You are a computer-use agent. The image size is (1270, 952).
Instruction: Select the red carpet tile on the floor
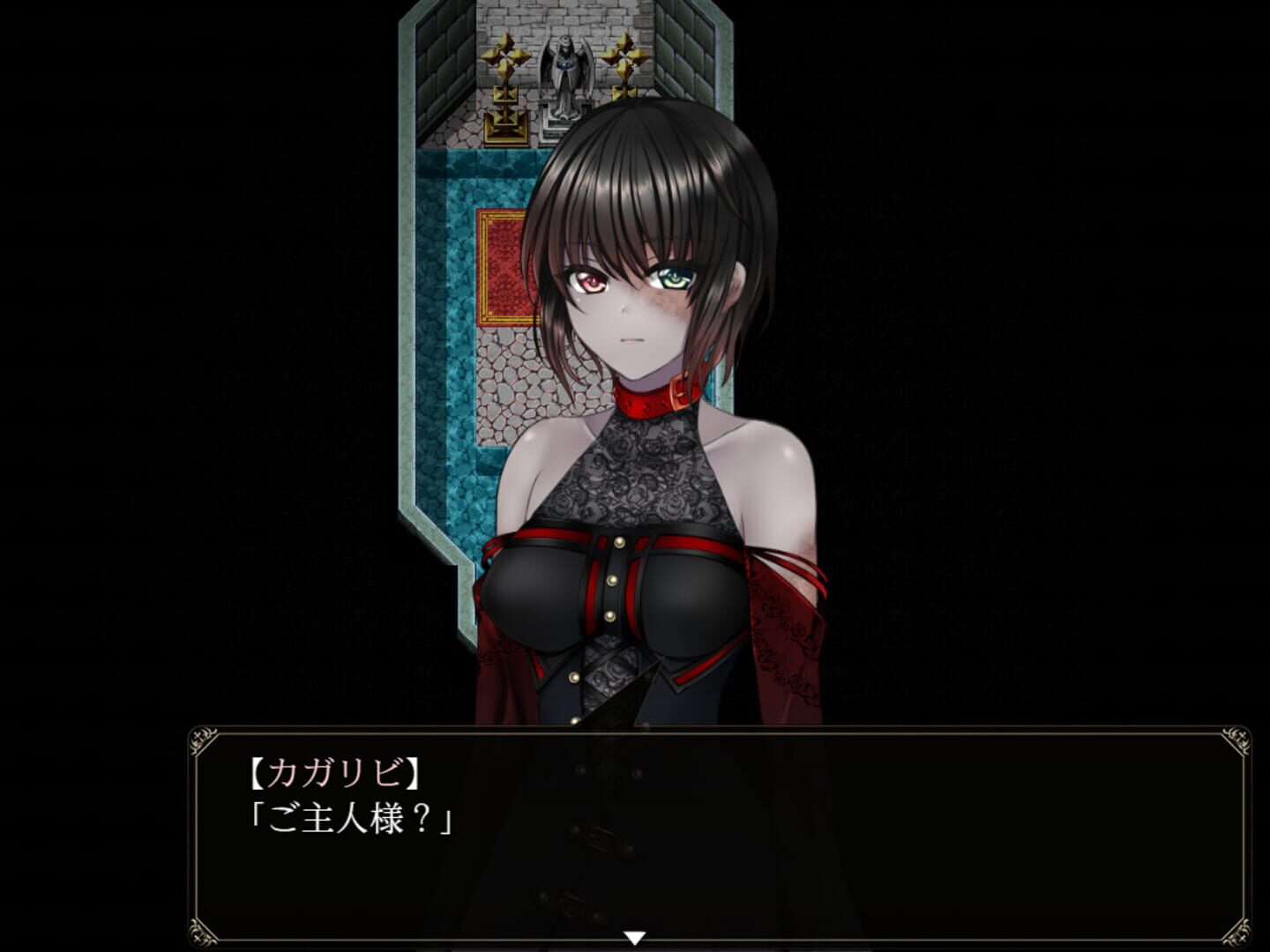click(x=503, y=264)
